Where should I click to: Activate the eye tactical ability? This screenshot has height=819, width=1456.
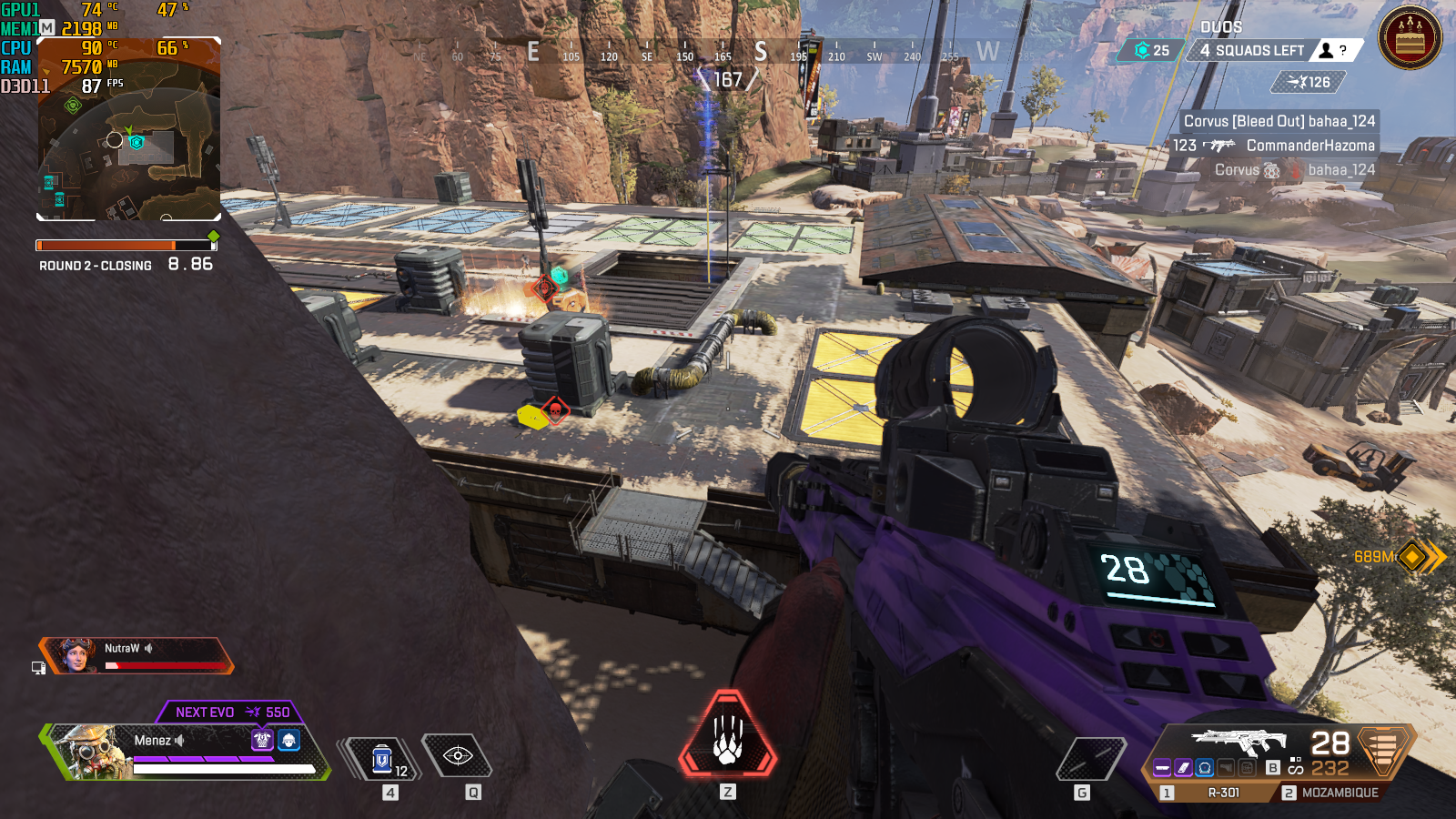[x=457, y=756]
